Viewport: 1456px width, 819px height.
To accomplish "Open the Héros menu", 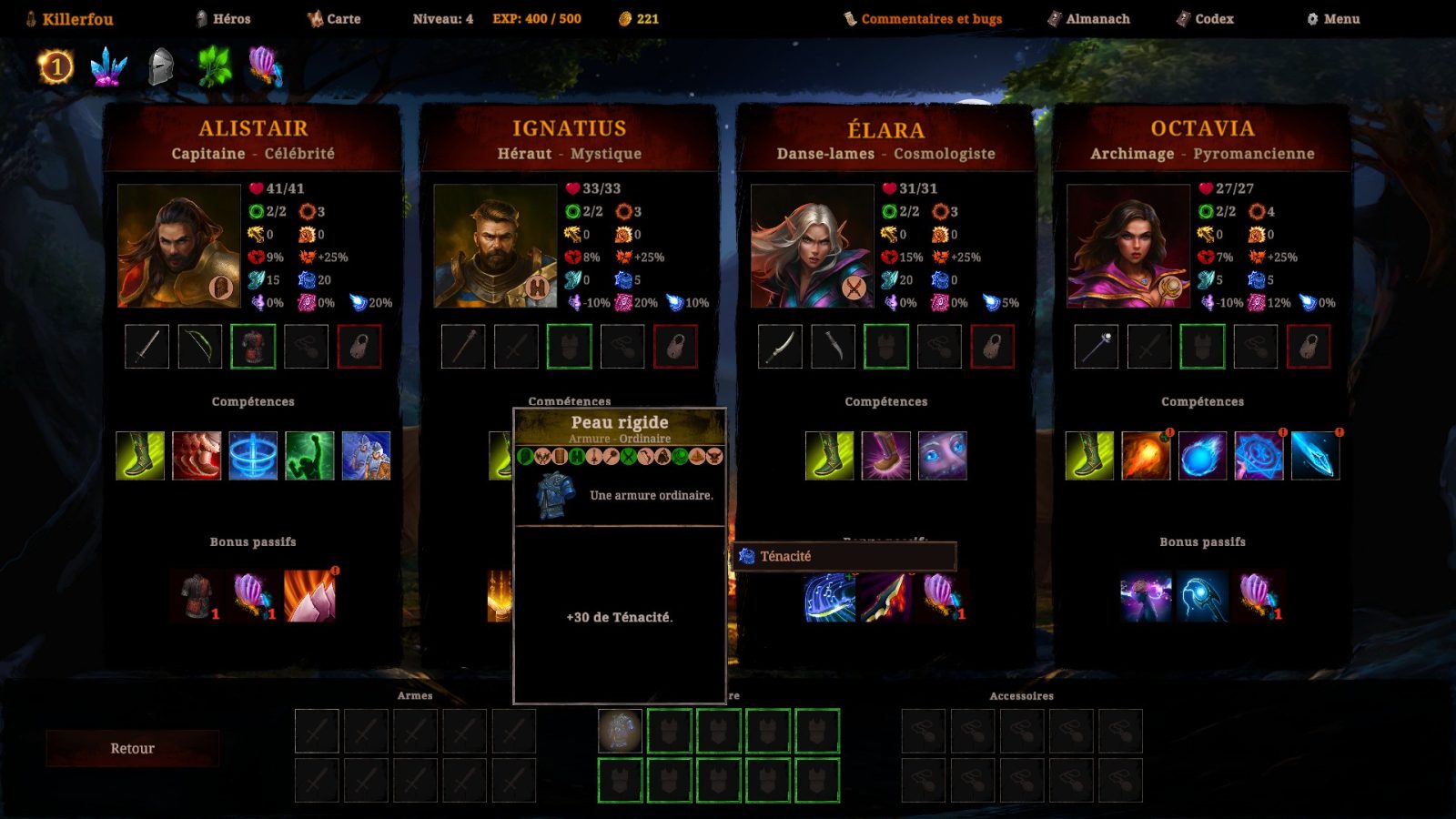I will [223, 19].
